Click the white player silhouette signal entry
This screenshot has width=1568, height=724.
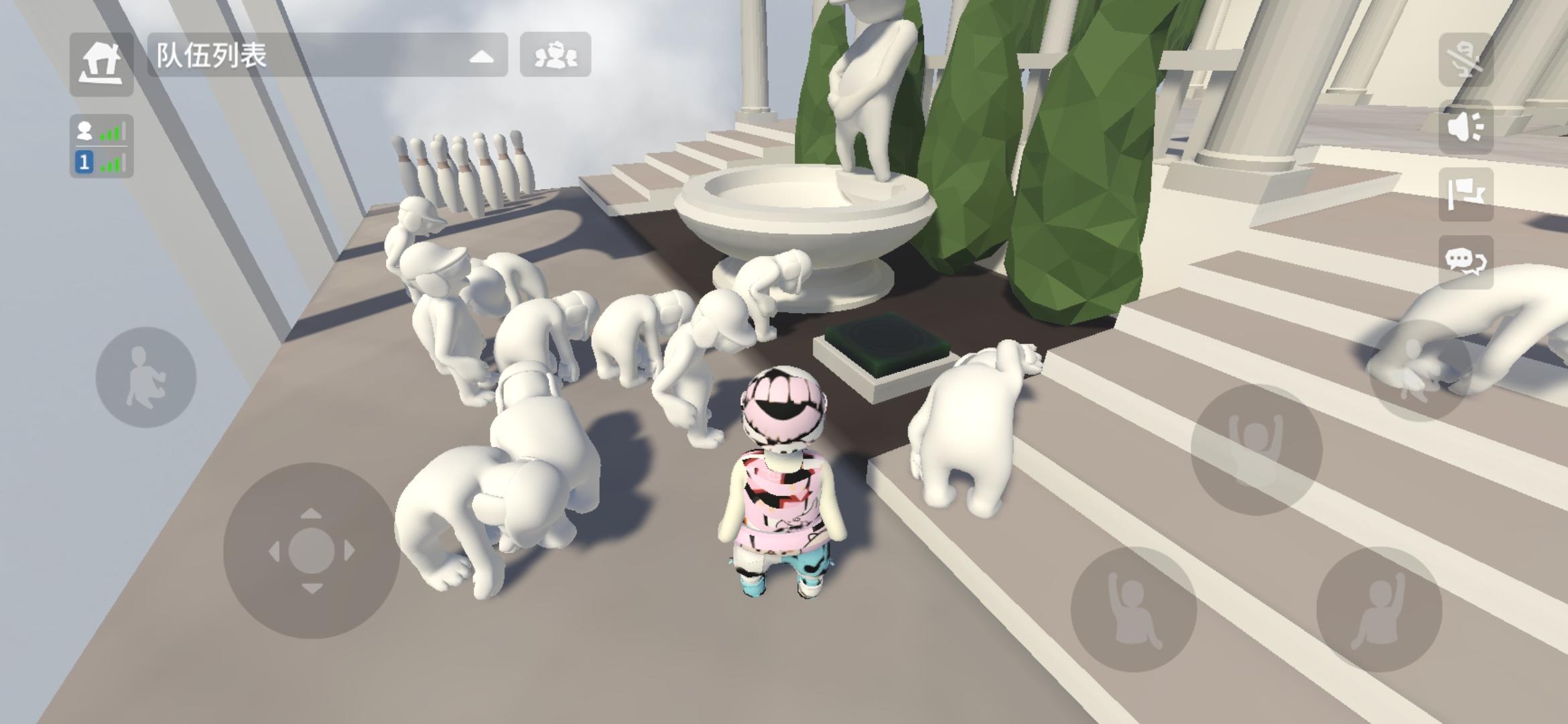[83, 130]
